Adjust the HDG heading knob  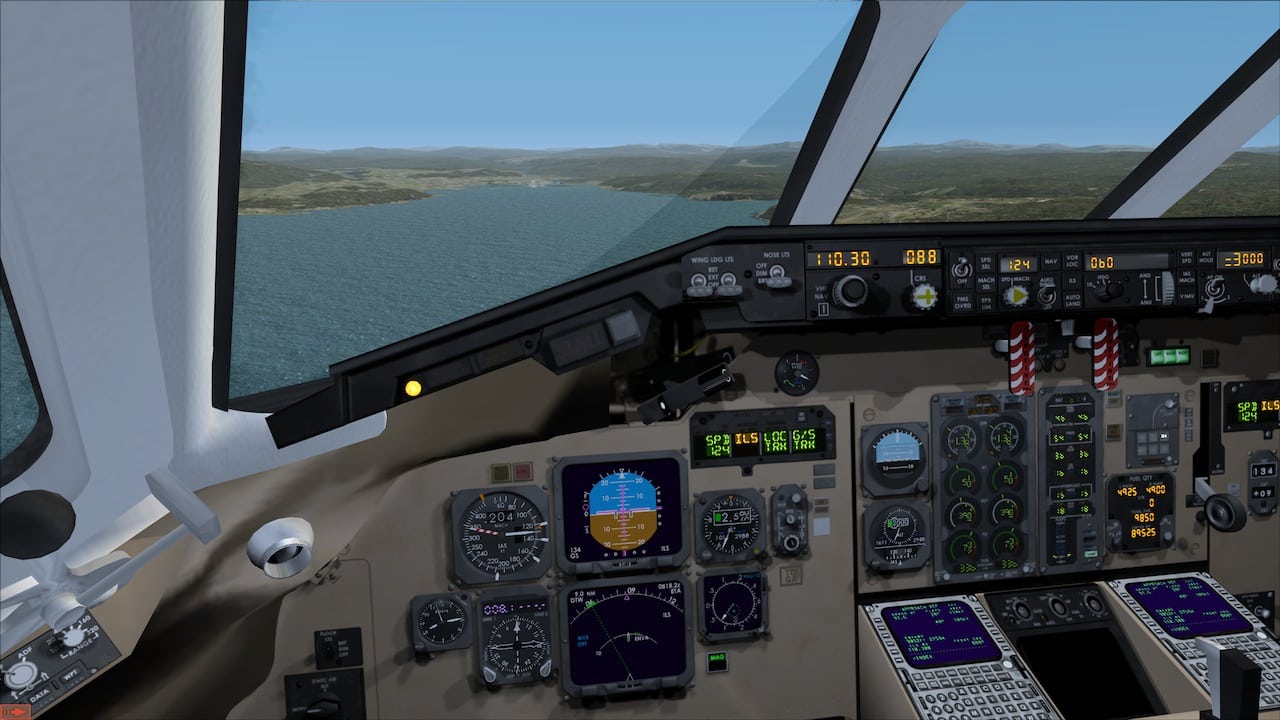point(1109,291)
